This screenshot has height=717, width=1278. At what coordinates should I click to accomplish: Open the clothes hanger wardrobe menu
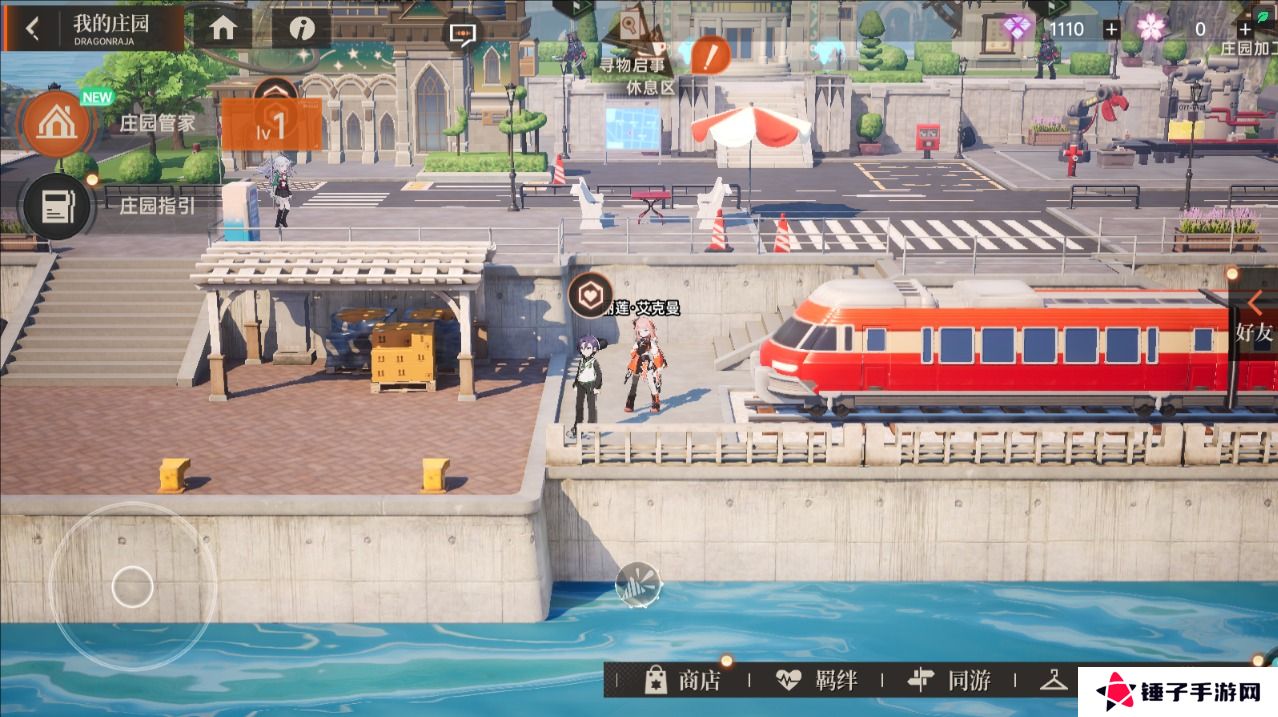1054,681
